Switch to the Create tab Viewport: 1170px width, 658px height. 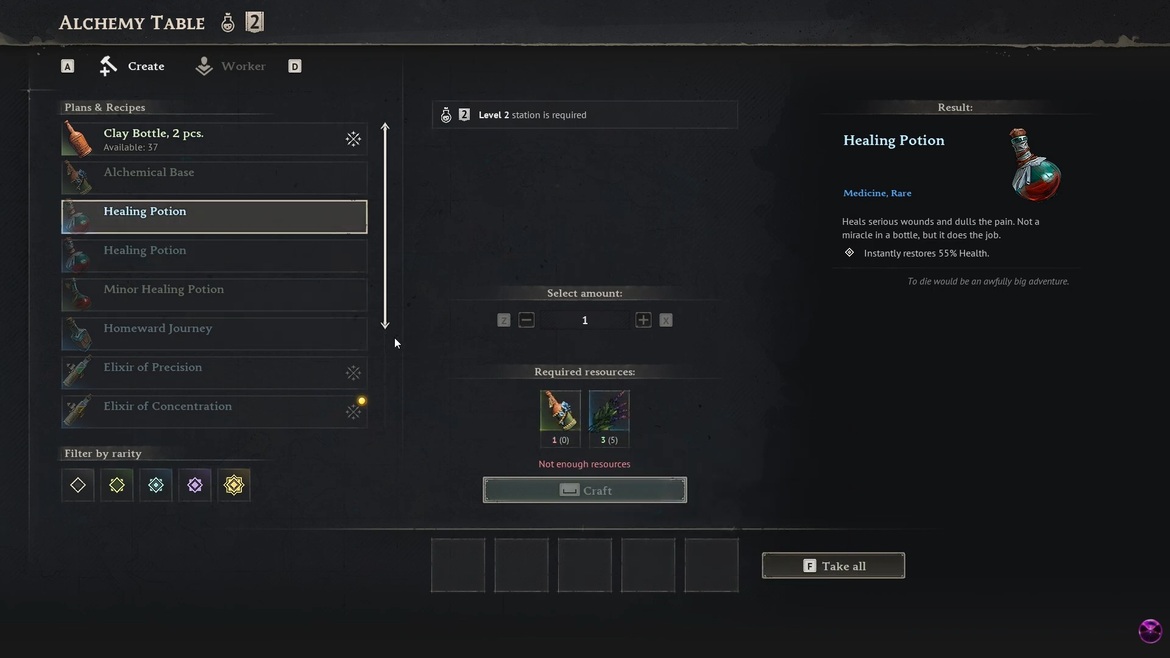click(x=132, y=66)
